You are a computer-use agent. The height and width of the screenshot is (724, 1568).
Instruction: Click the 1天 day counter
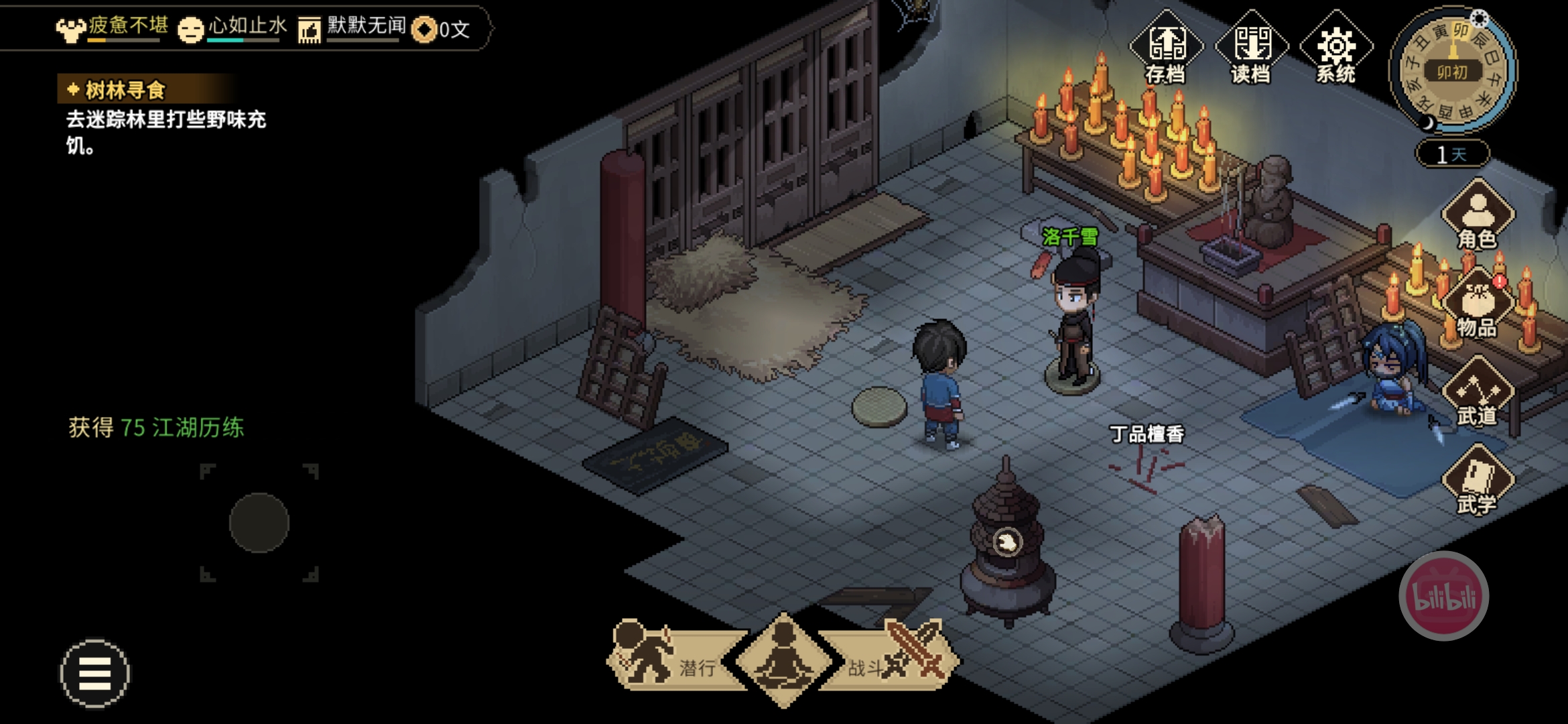point(1452,154)
